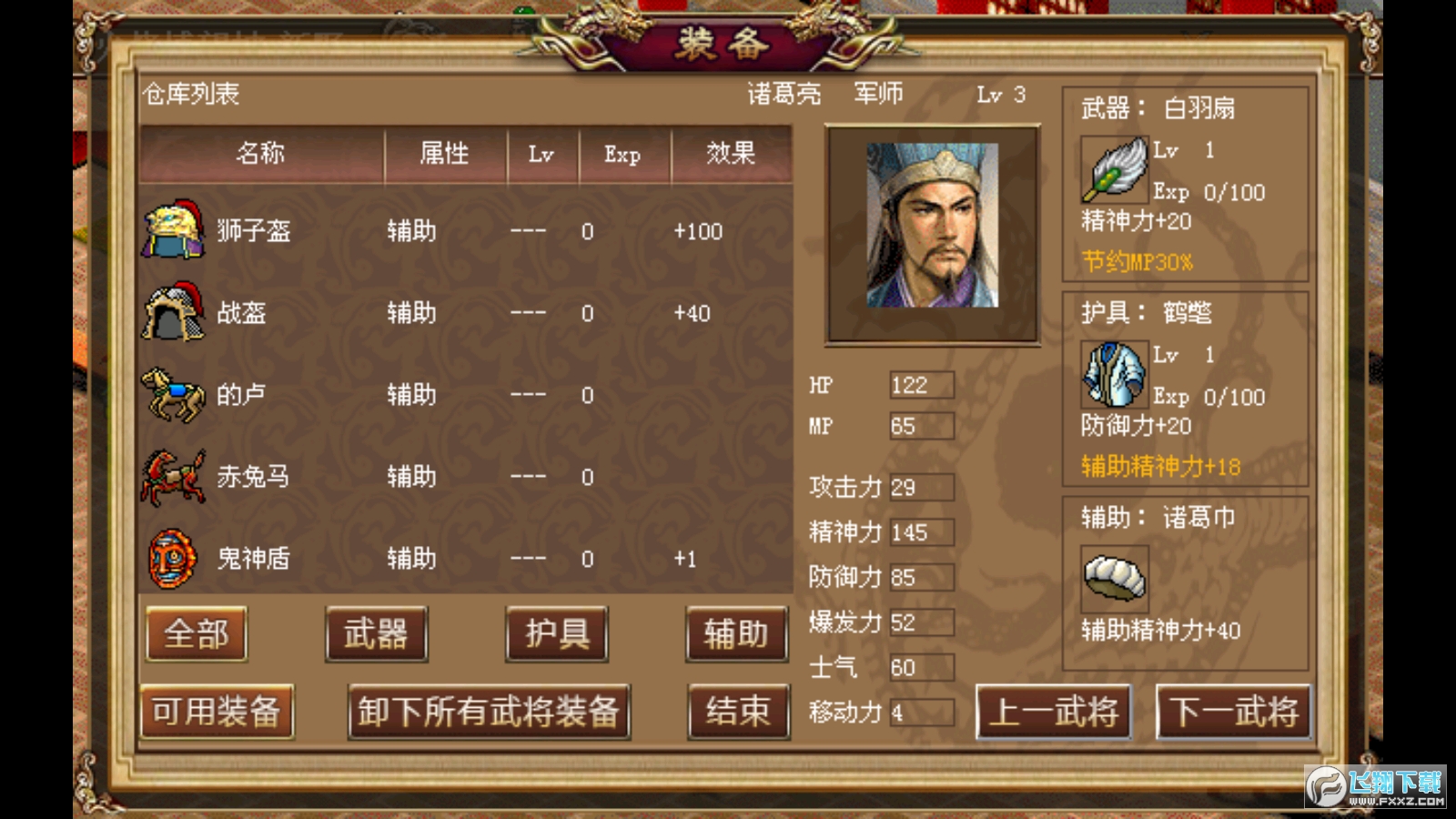Image resolution: width=1456 pixels, height=819 pixels.
Task: Click the 结束 end button
Action: 739,713
